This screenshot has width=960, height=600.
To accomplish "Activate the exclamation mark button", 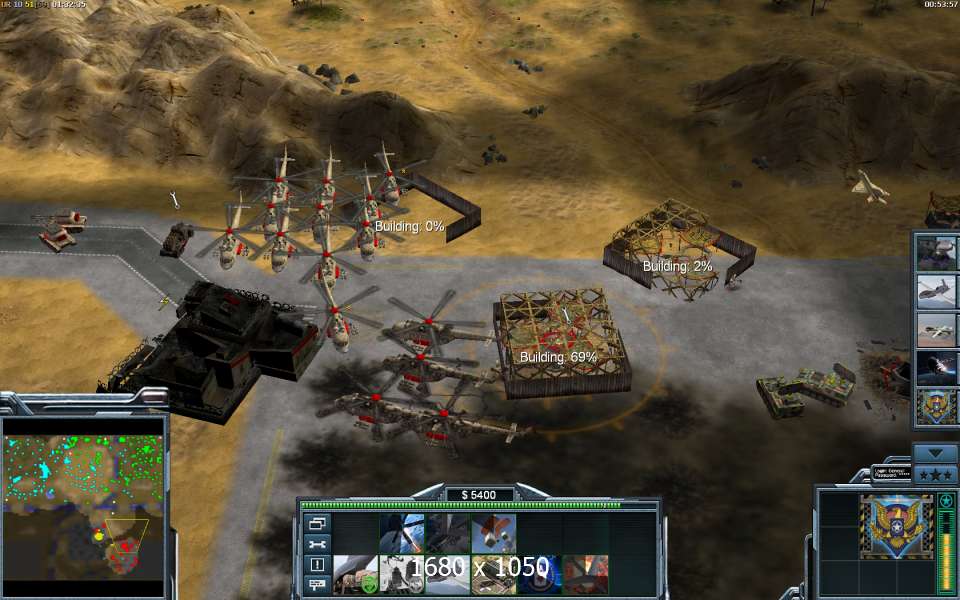I will (x=317, y=564).
